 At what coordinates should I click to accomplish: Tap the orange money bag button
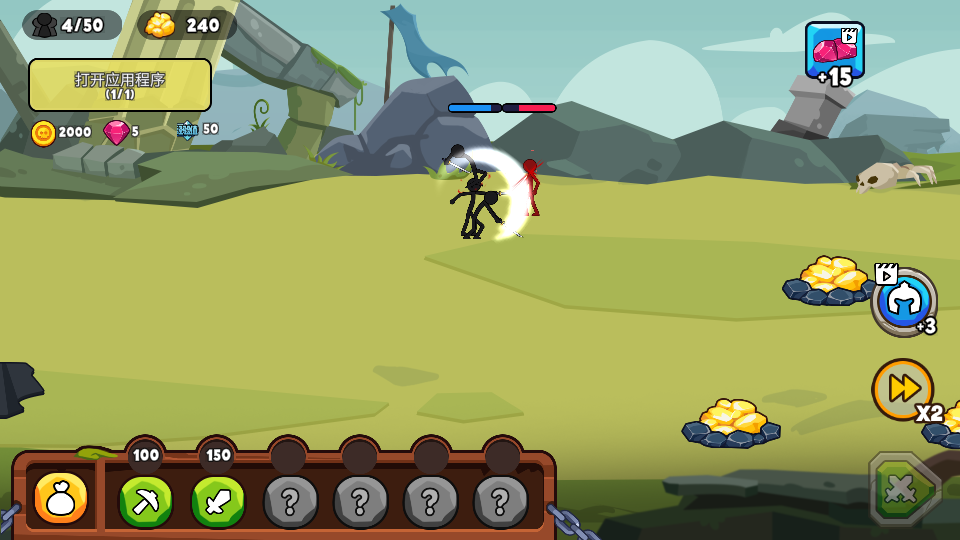pos(61,498)
